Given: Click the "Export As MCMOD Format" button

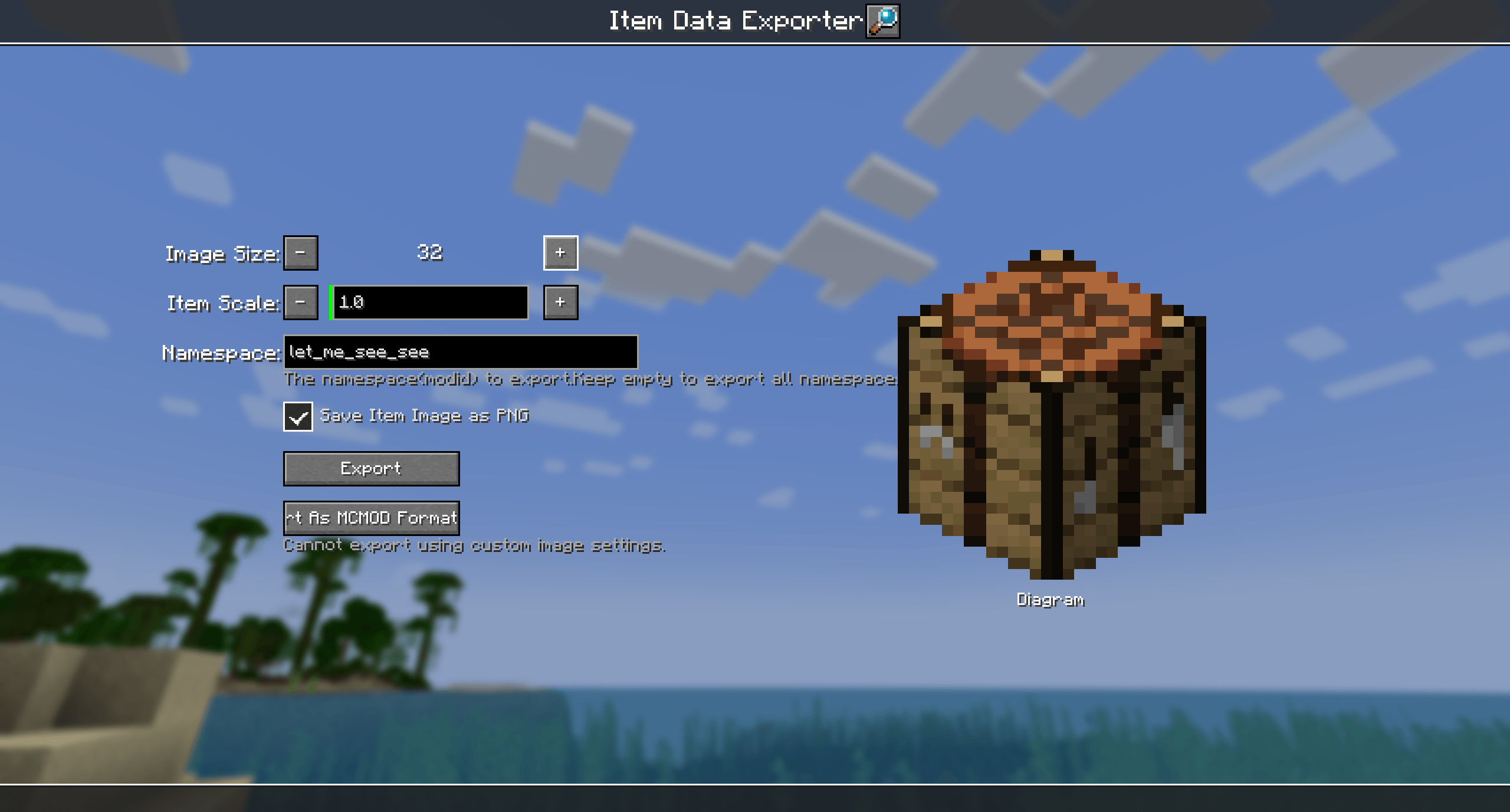Looking at the screenshot, I should (x=372, y=518).
